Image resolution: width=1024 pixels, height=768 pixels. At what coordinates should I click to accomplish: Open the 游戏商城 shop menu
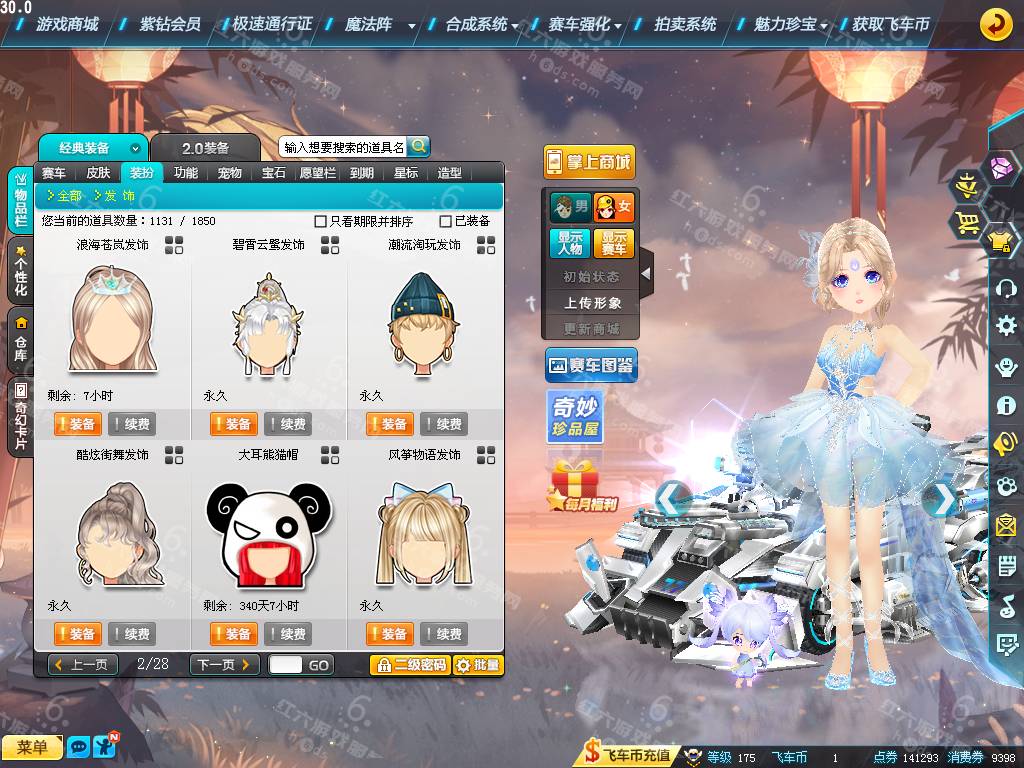pyautogui.click(x=66, y=24)
